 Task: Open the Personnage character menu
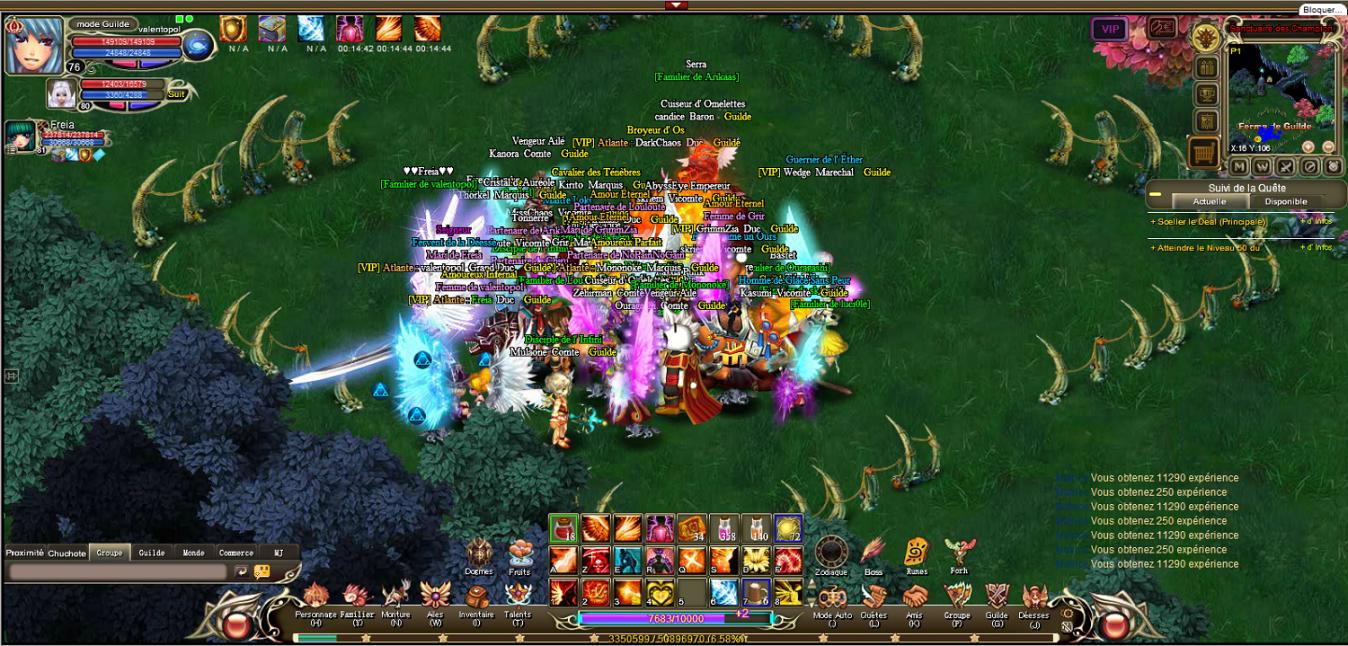[x=316, y=598]
